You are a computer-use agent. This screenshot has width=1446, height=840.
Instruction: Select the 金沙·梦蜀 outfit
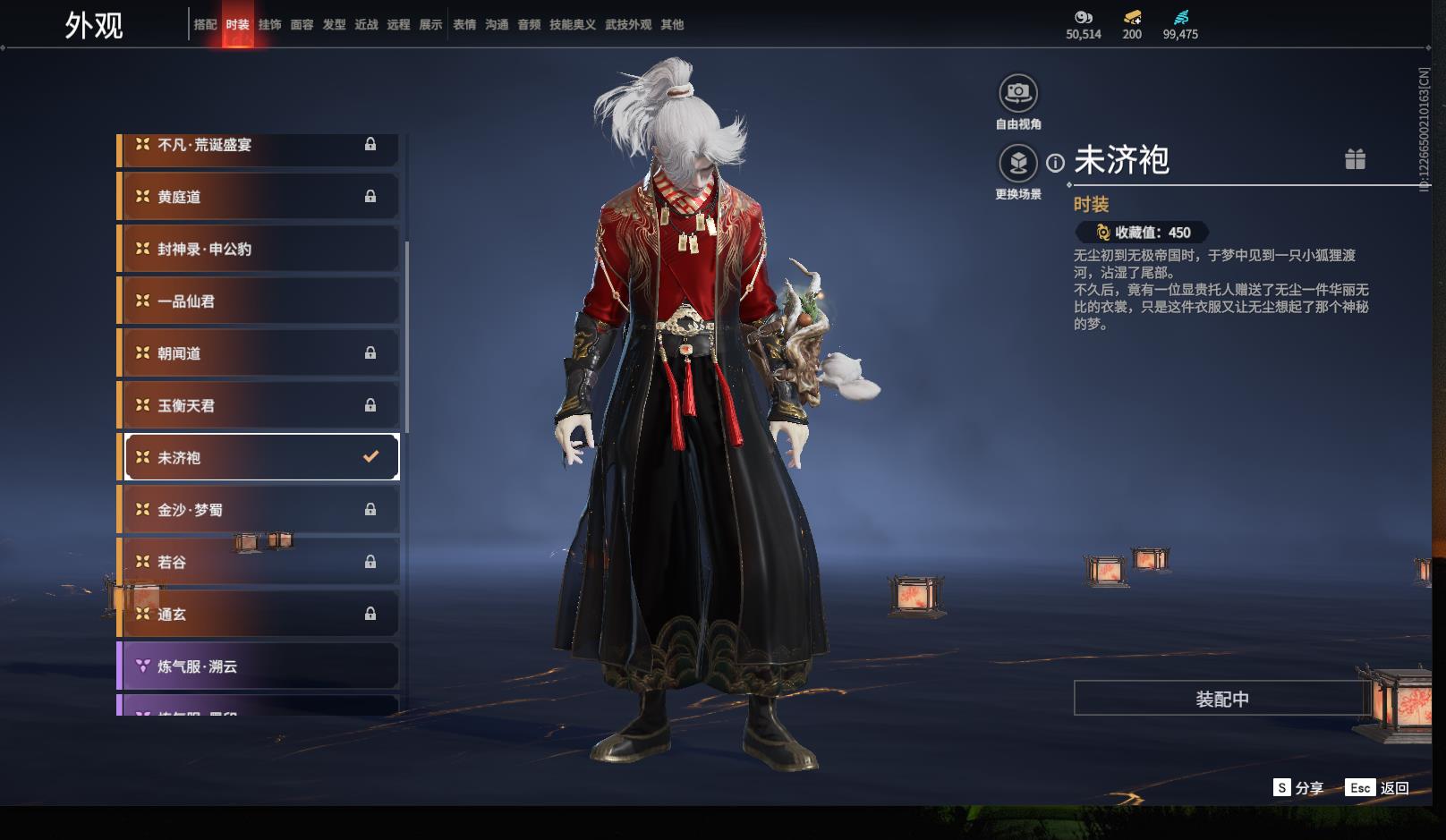tap(259, 510)
